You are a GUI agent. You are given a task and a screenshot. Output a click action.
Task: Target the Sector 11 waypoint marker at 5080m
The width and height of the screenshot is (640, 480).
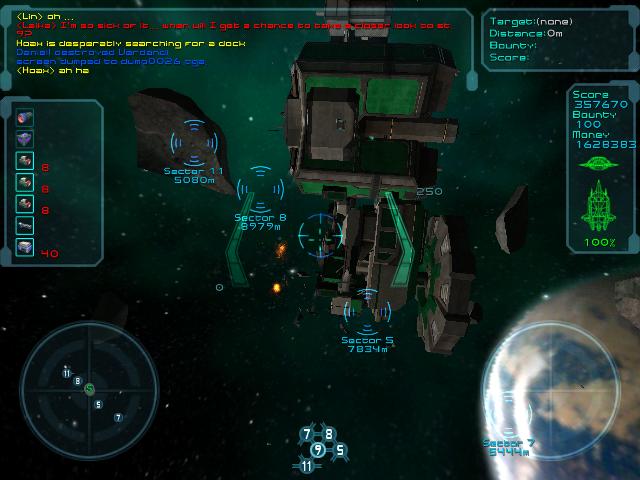point(192,142)
